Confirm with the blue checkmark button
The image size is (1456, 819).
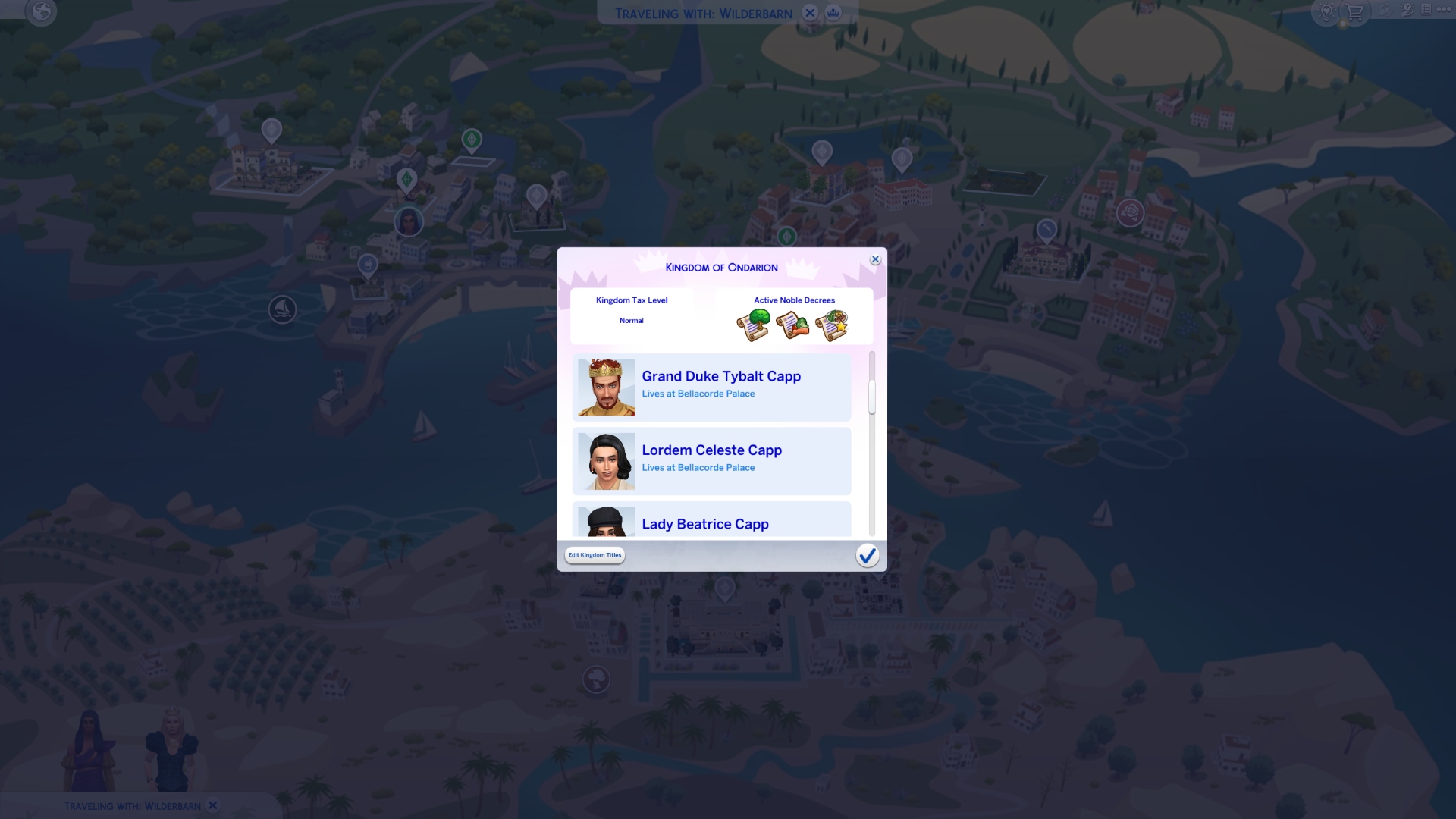868,555
